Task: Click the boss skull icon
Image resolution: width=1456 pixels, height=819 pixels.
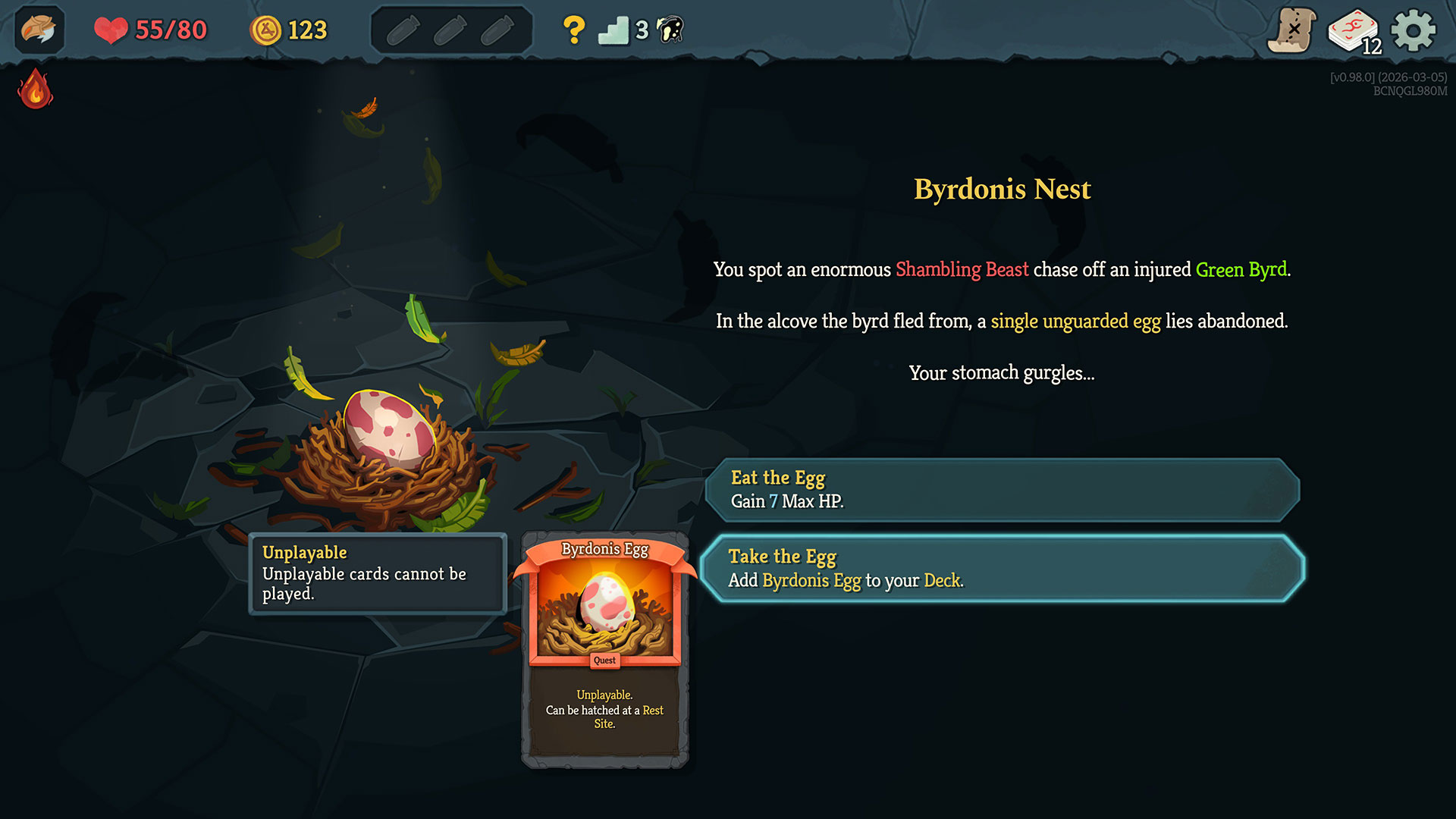Action: [670, 30]
